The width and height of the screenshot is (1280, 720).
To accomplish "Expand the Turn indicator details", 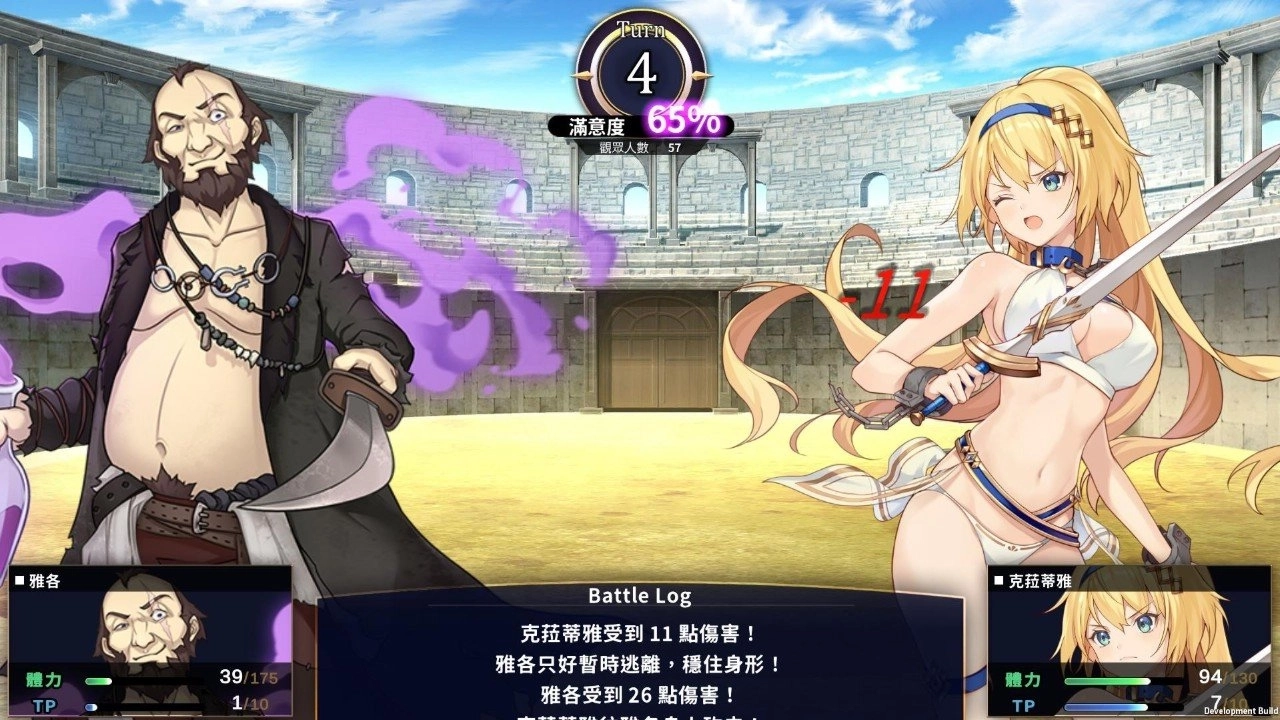I will 640,70.
